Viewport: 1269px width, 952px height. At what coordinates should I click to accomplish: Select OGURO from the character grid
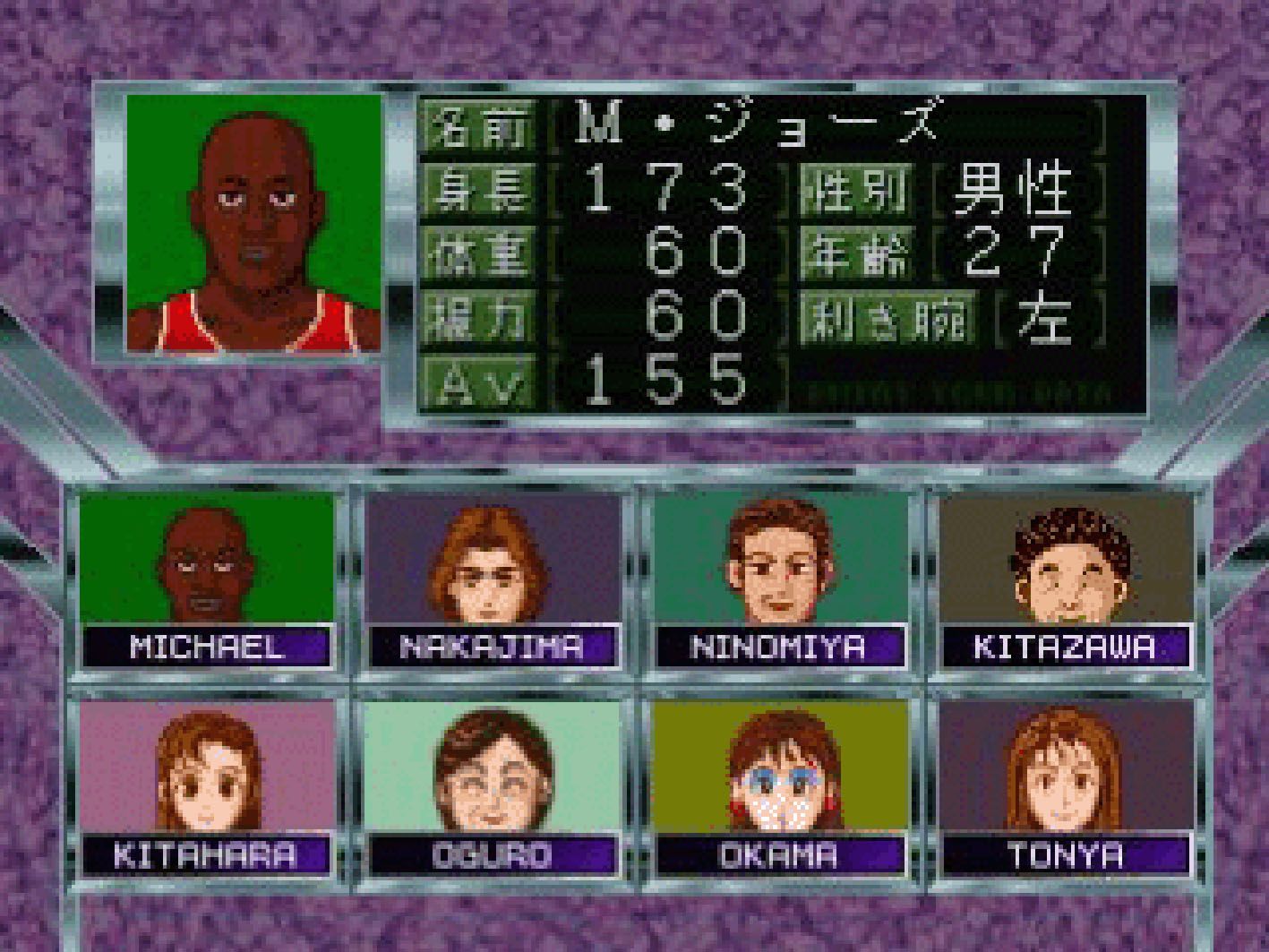tap(493, 786)
